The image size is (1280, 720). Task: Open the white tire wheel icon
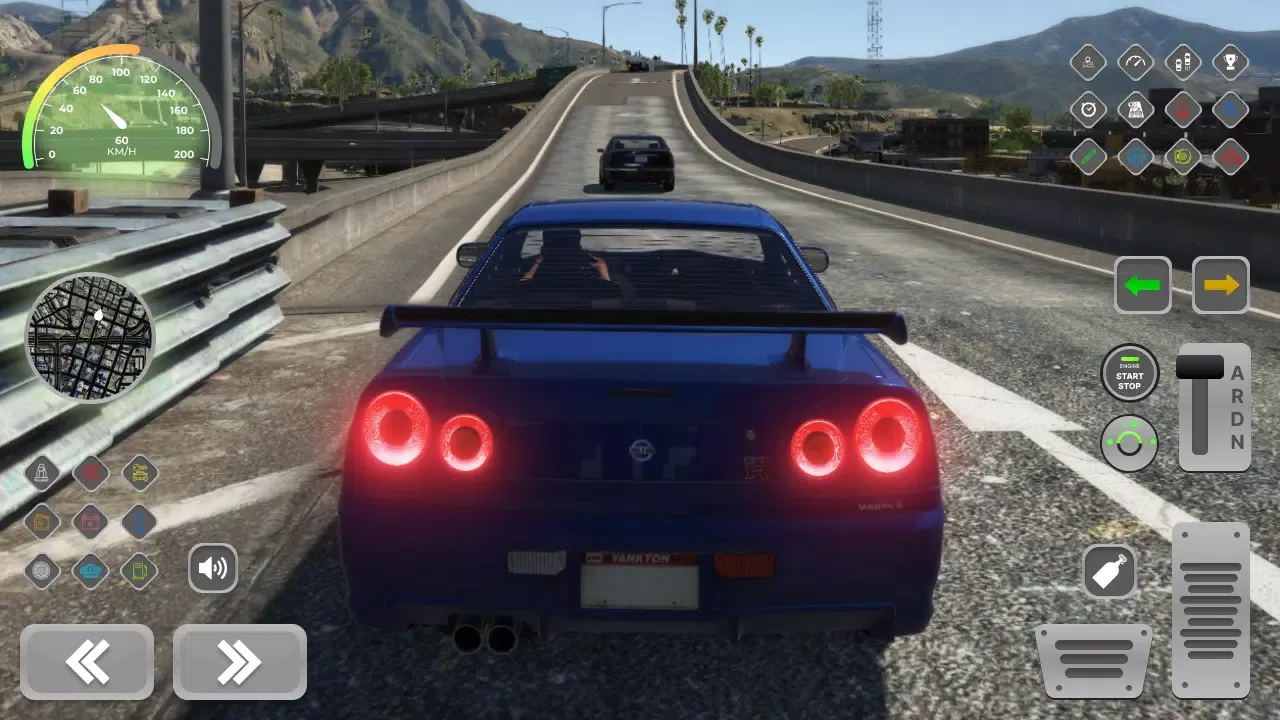[x=43, y=570]
